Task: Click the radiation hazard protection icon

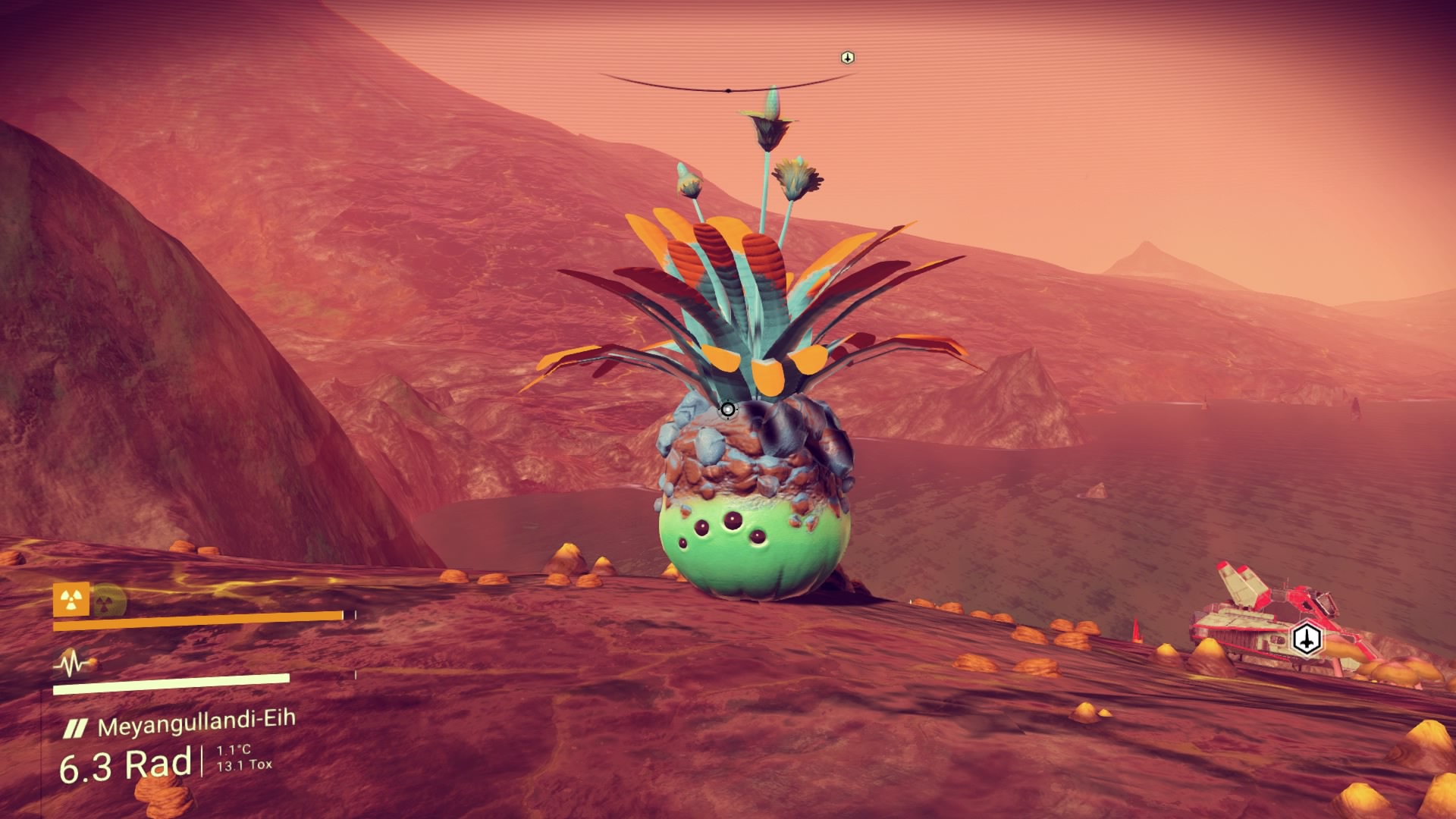Action: pos(71,601)
